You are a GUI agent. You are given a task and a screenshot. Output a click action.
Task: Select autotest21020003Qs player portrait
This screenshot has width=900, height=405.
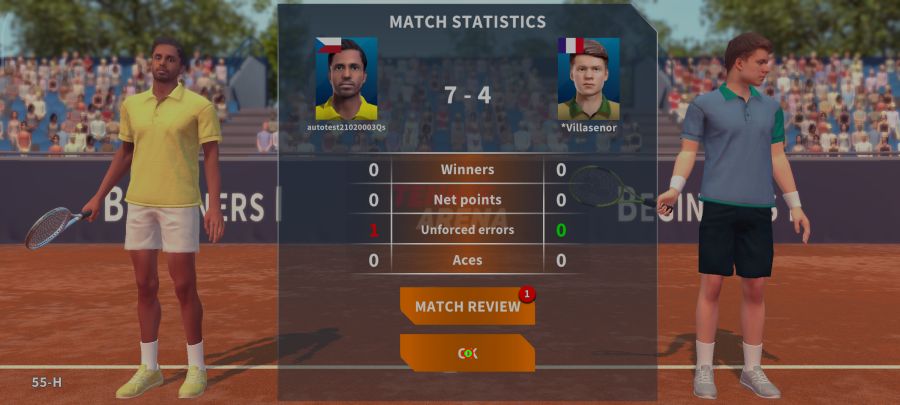pos(346,79)
